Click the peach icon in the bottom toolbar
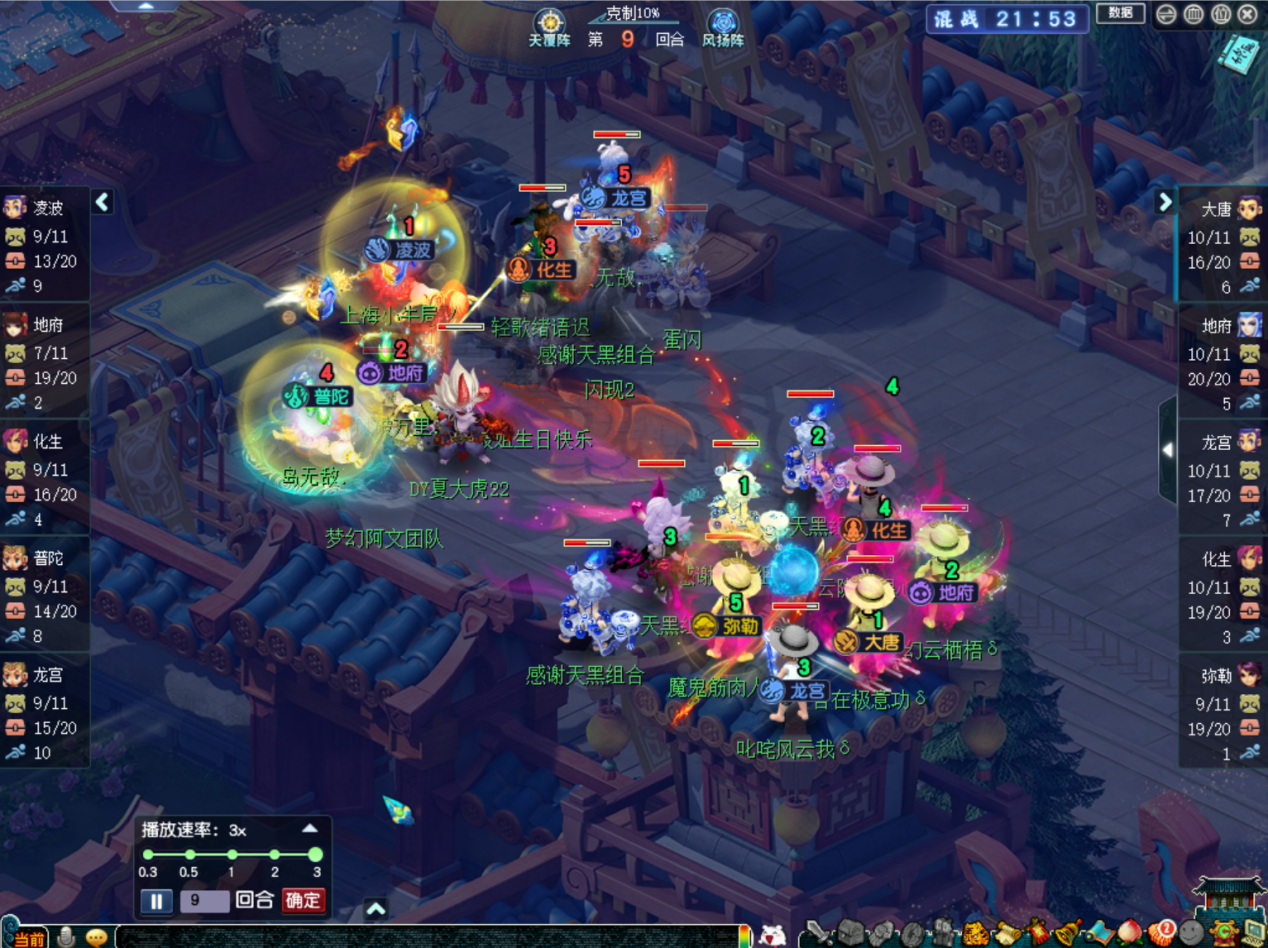 [x=1131, y=932]
